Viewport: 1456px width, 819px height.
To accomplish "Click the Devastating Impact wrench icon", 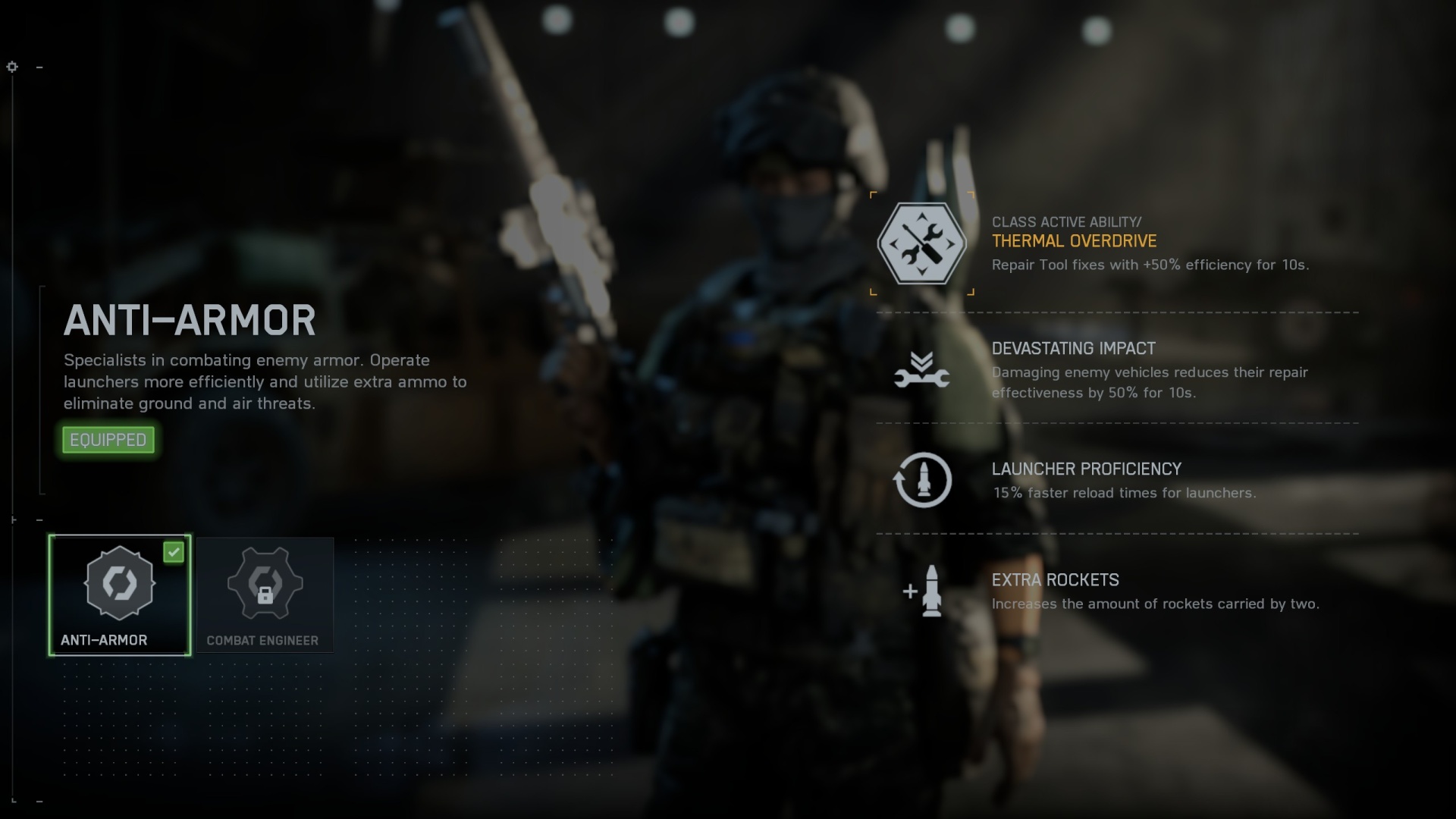I will coord(922,369).
